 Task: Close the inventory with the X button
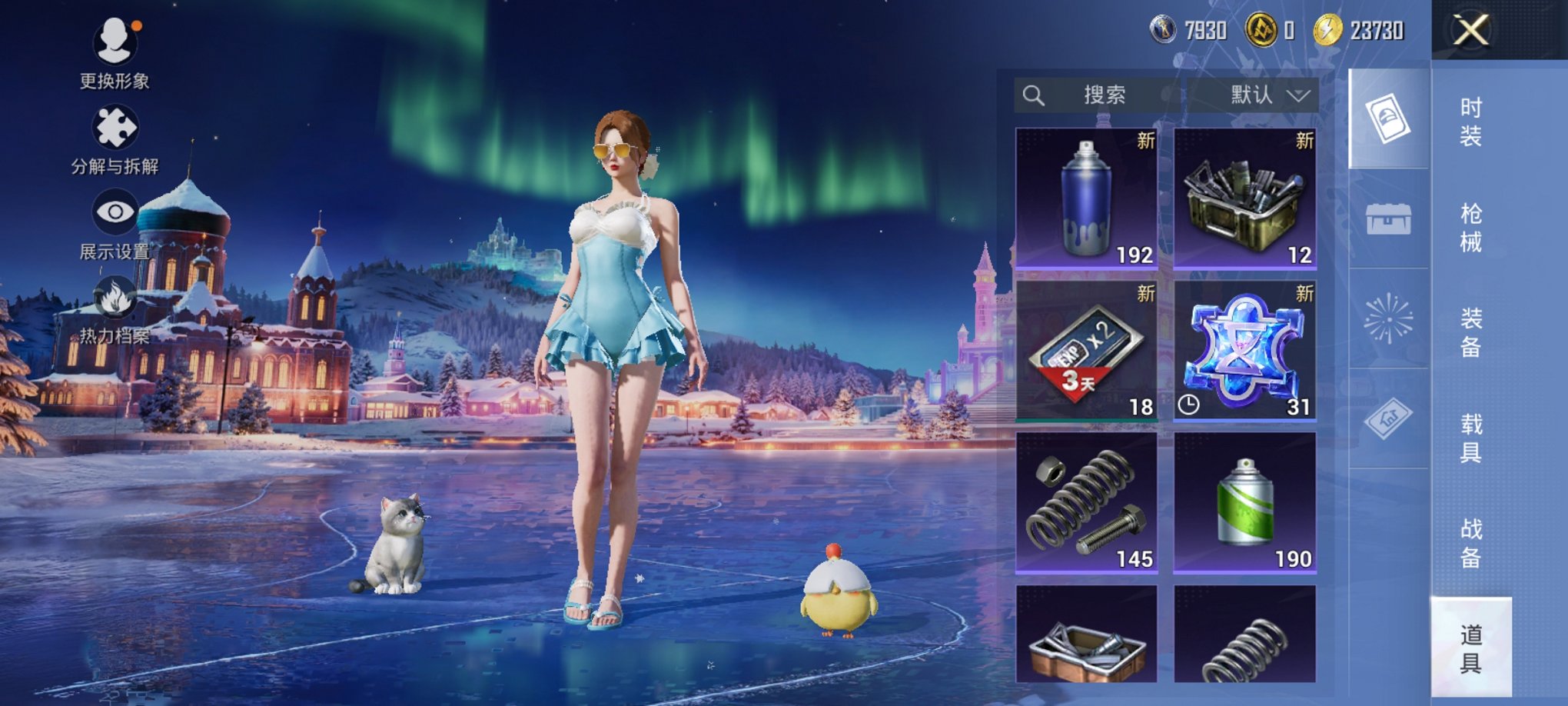coord(1470,31)
